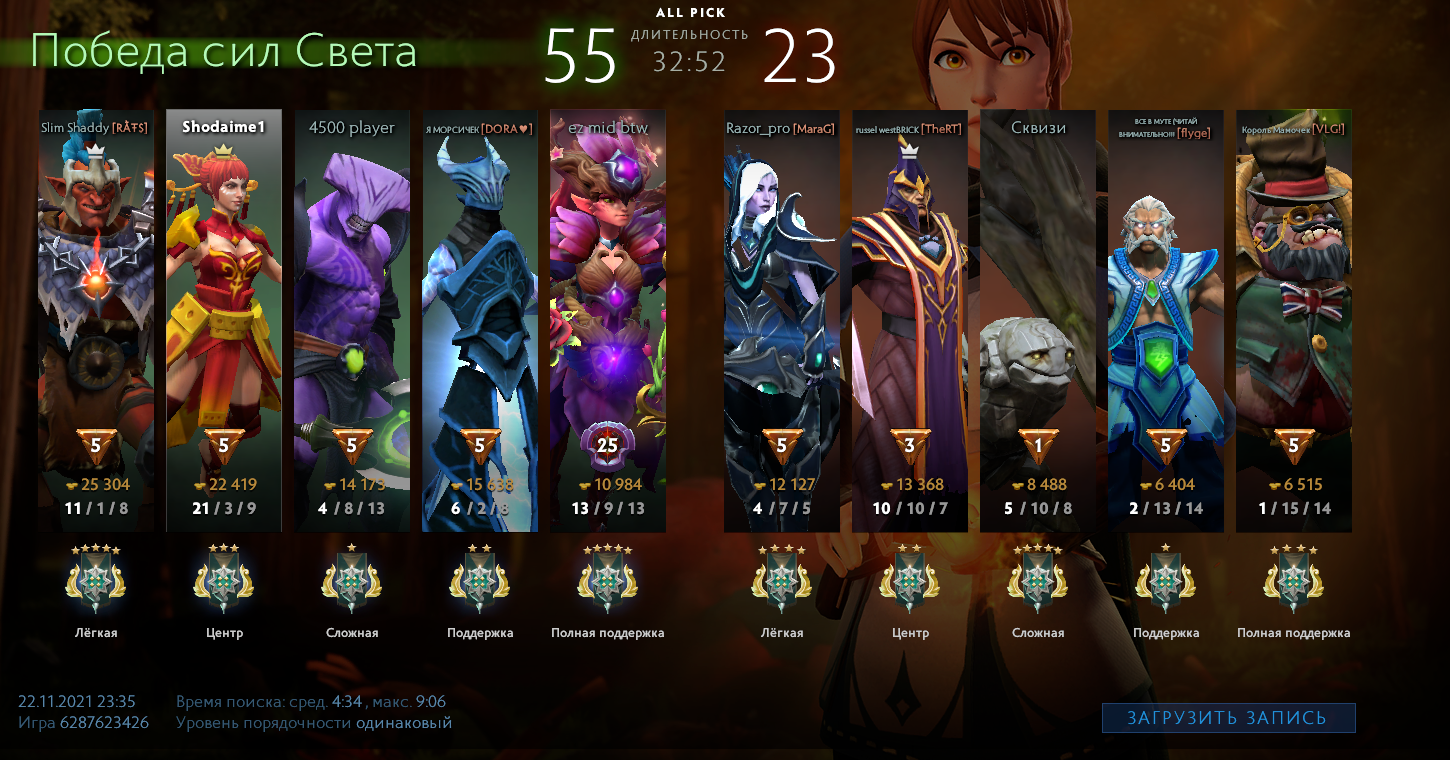Choose Сквизи's Tiny hero card
The height and width of the screenshot is (760, 1450).
[1038, 320]
